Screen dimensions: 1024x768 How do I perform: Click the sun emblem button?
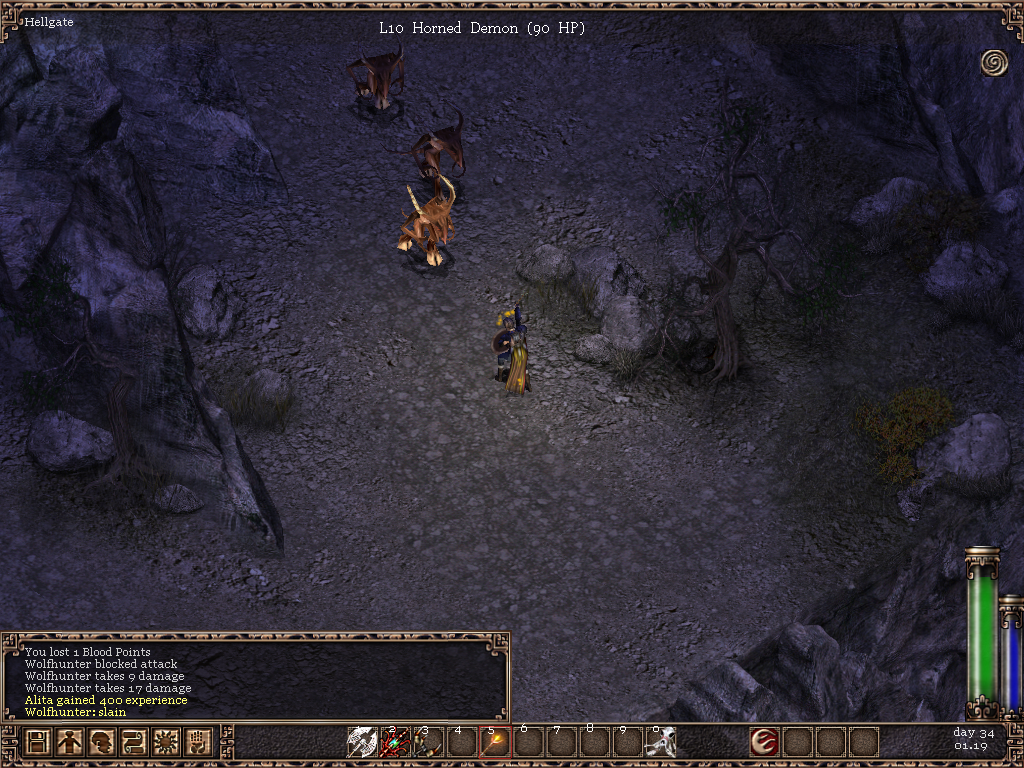point(166,743)
